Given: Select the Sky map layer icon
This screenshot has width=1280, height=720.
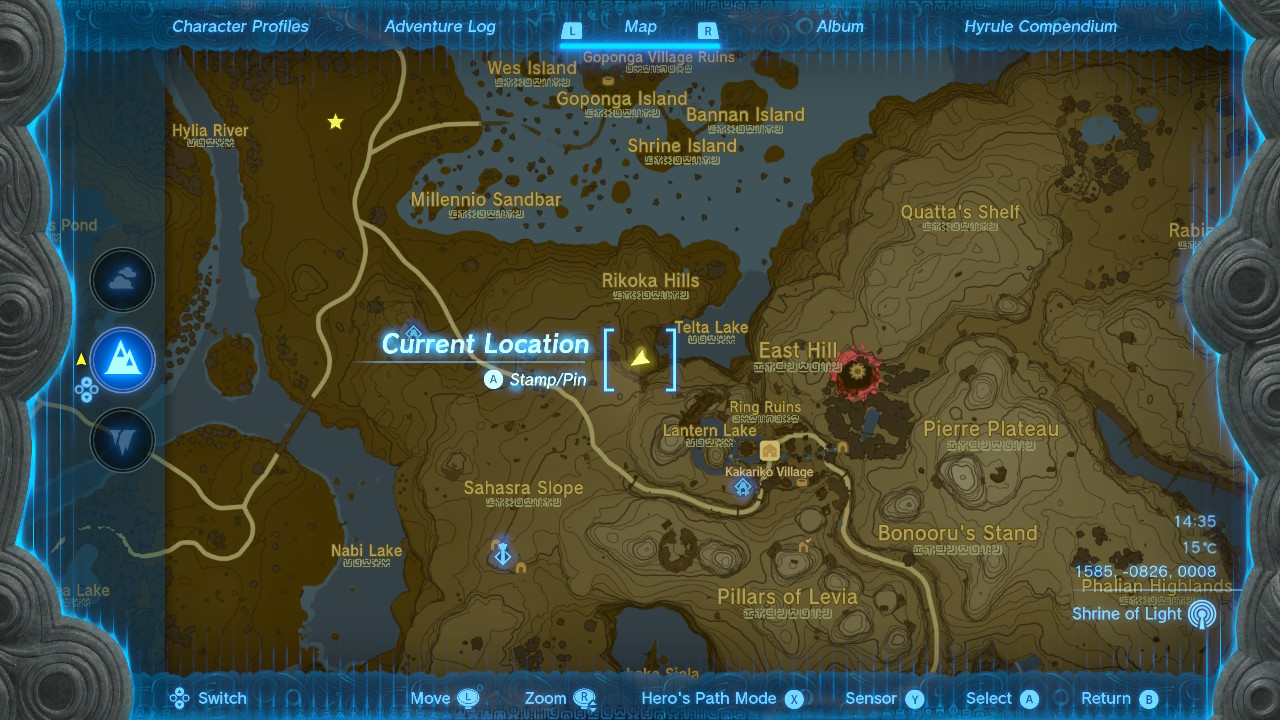Looking at the screenshot, I should point(122,280).
